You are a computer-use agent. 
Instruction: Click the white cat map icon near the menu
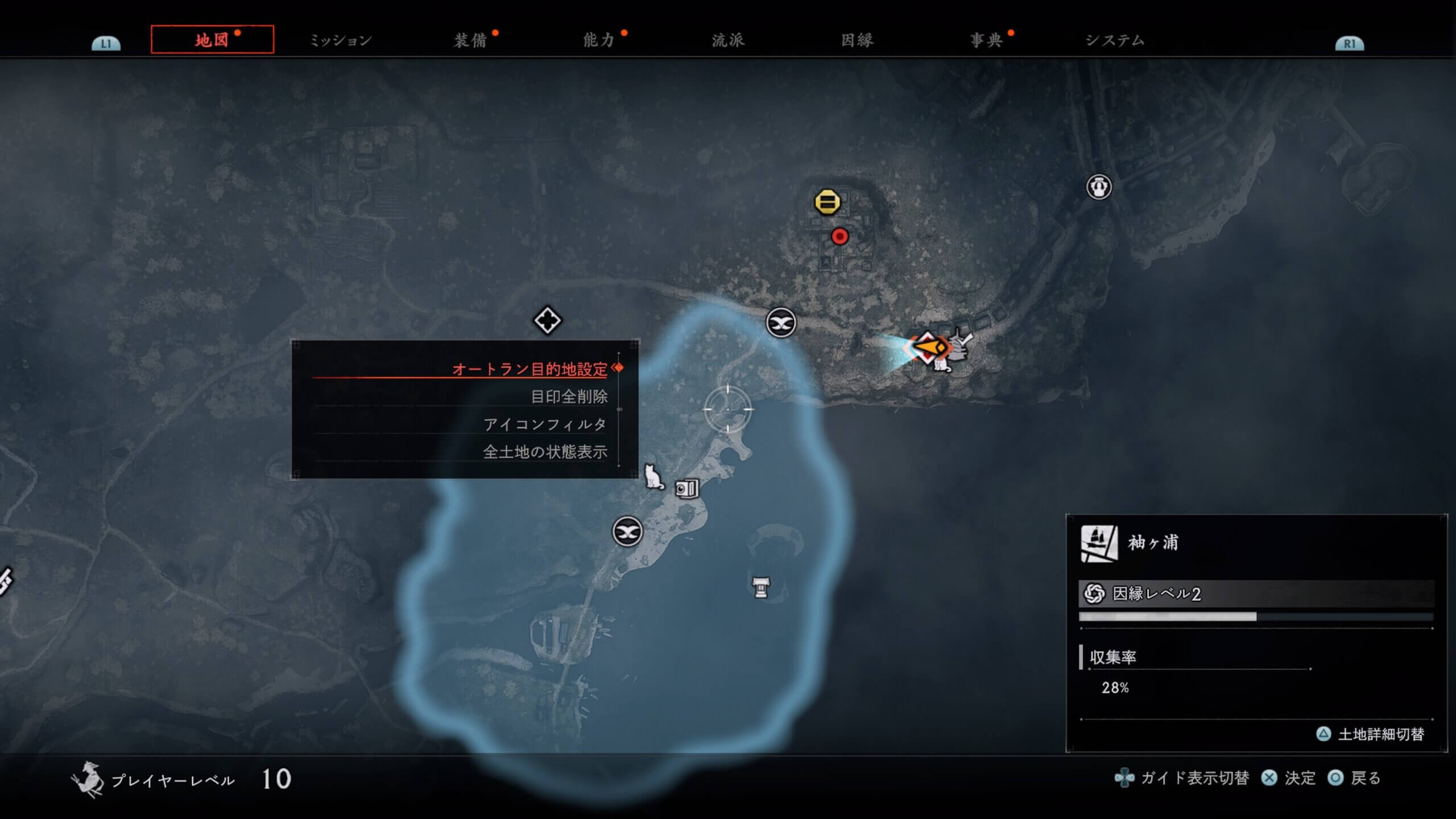point(653,477)
